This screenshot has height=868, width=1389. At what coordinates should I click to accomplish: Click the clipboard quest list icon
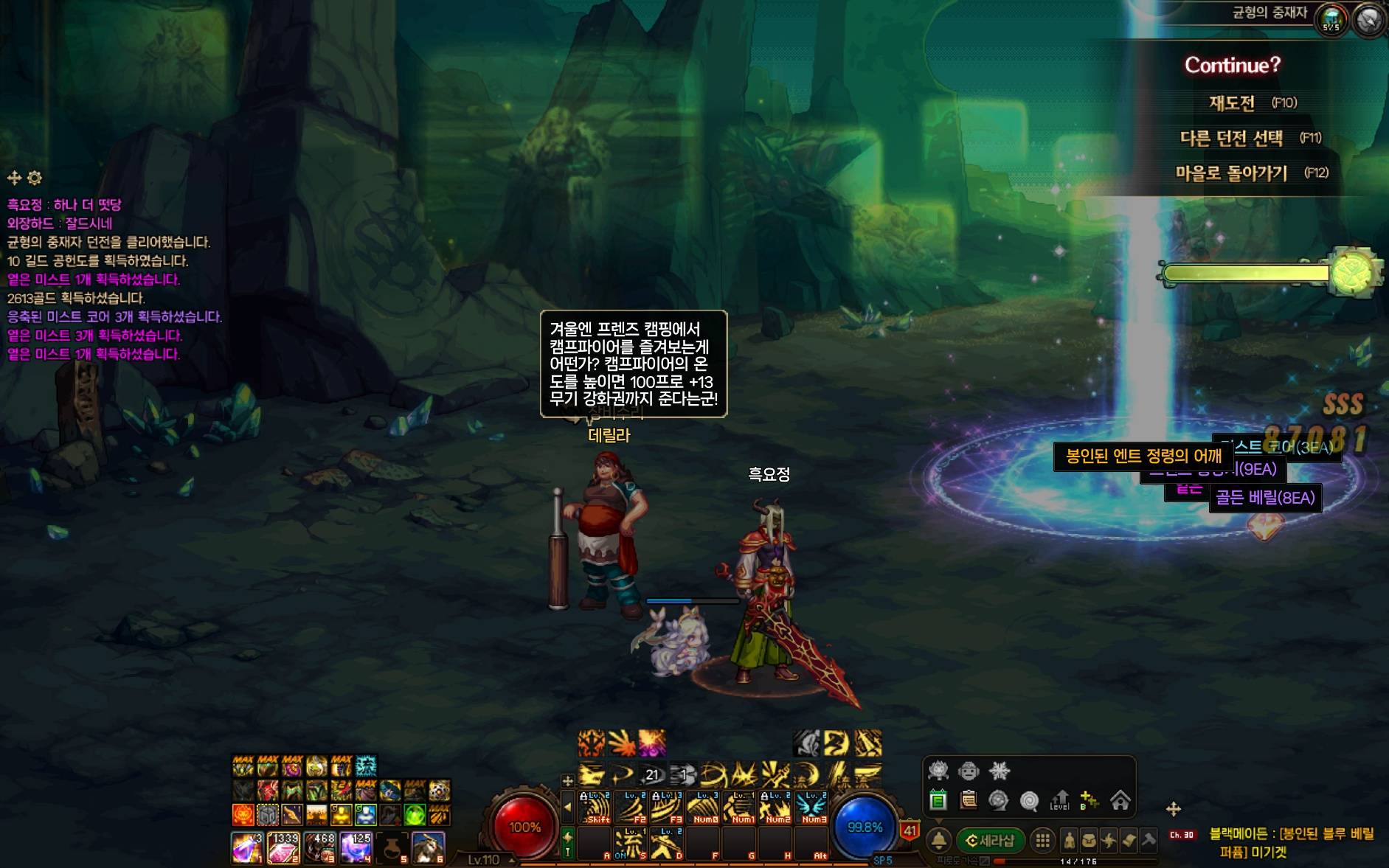[969, 800]
